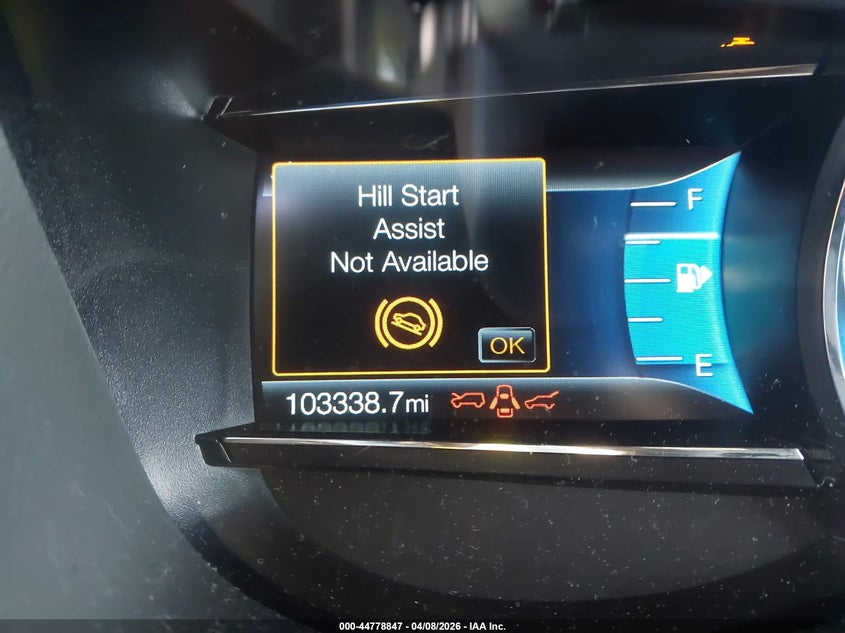Dismiss the Hill Start Assist warning with OK

point(507,345)
